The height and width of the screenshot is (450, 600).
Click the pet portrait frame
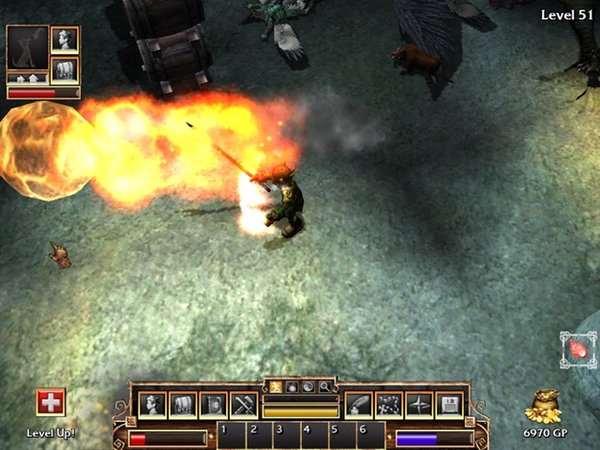pyautogui.click(x=27, y=48)
